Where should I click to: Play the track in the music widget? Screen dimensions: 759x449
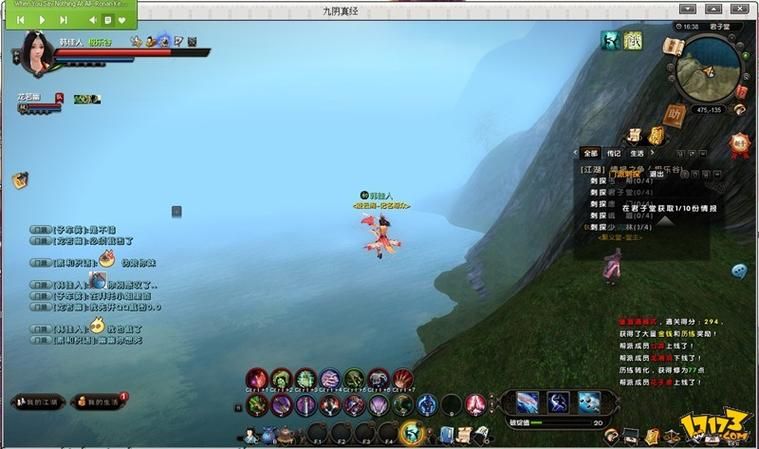pos(42,19)
